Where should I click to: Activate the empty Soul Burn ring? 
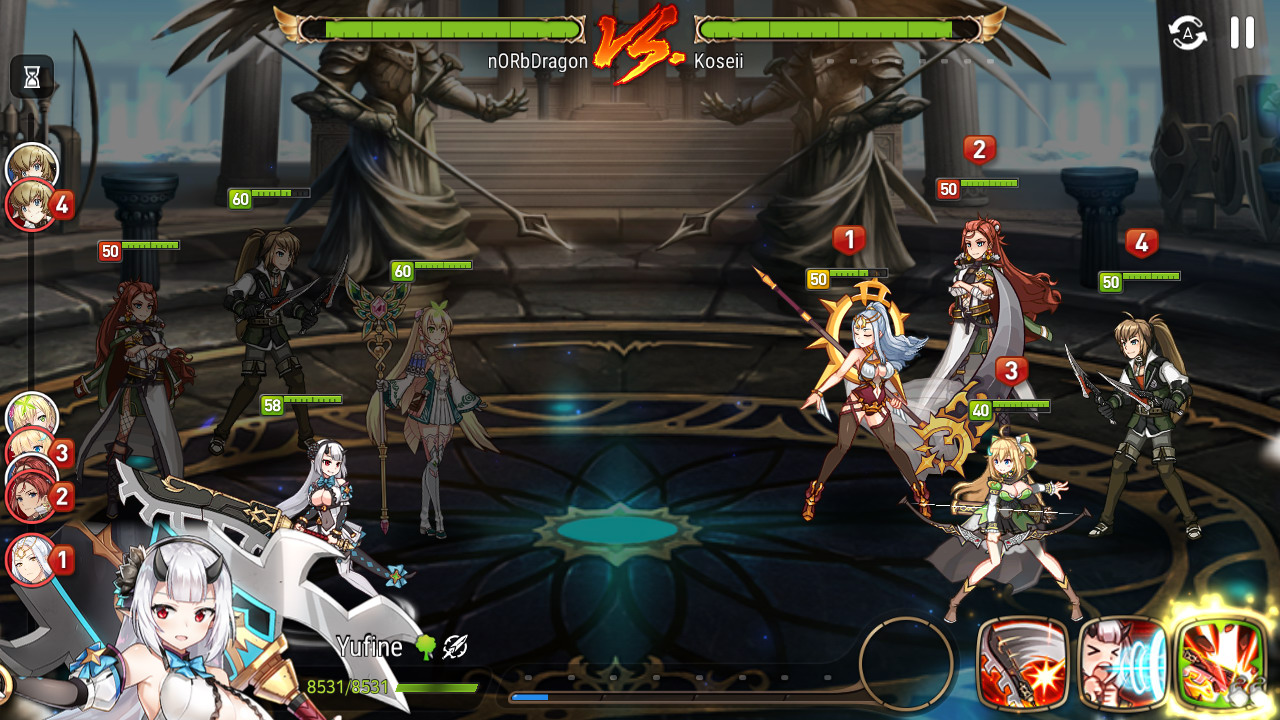[906, 661]
